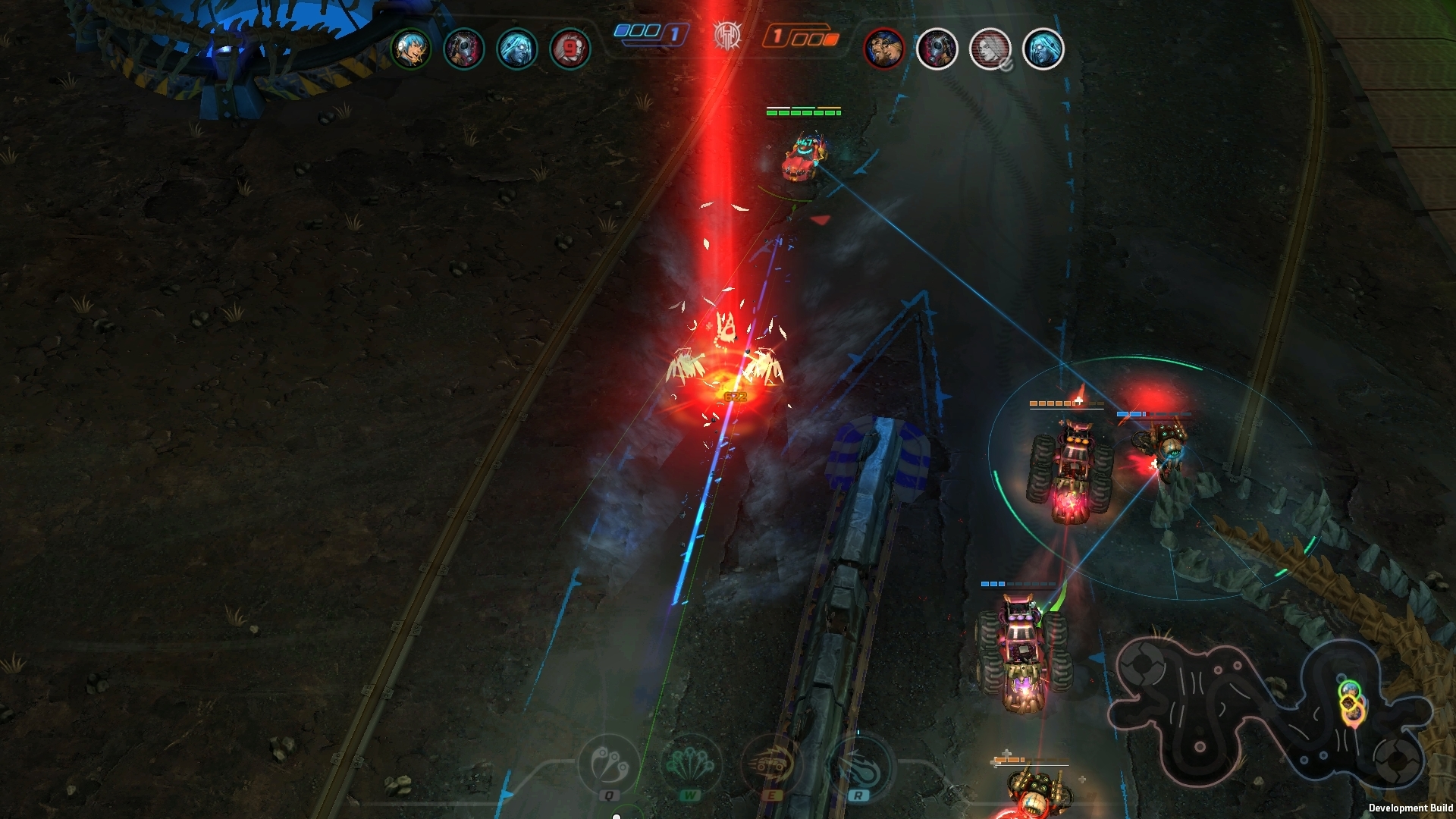Select the white-ringed pale long-haired pilot portrait

point(1043,49)
